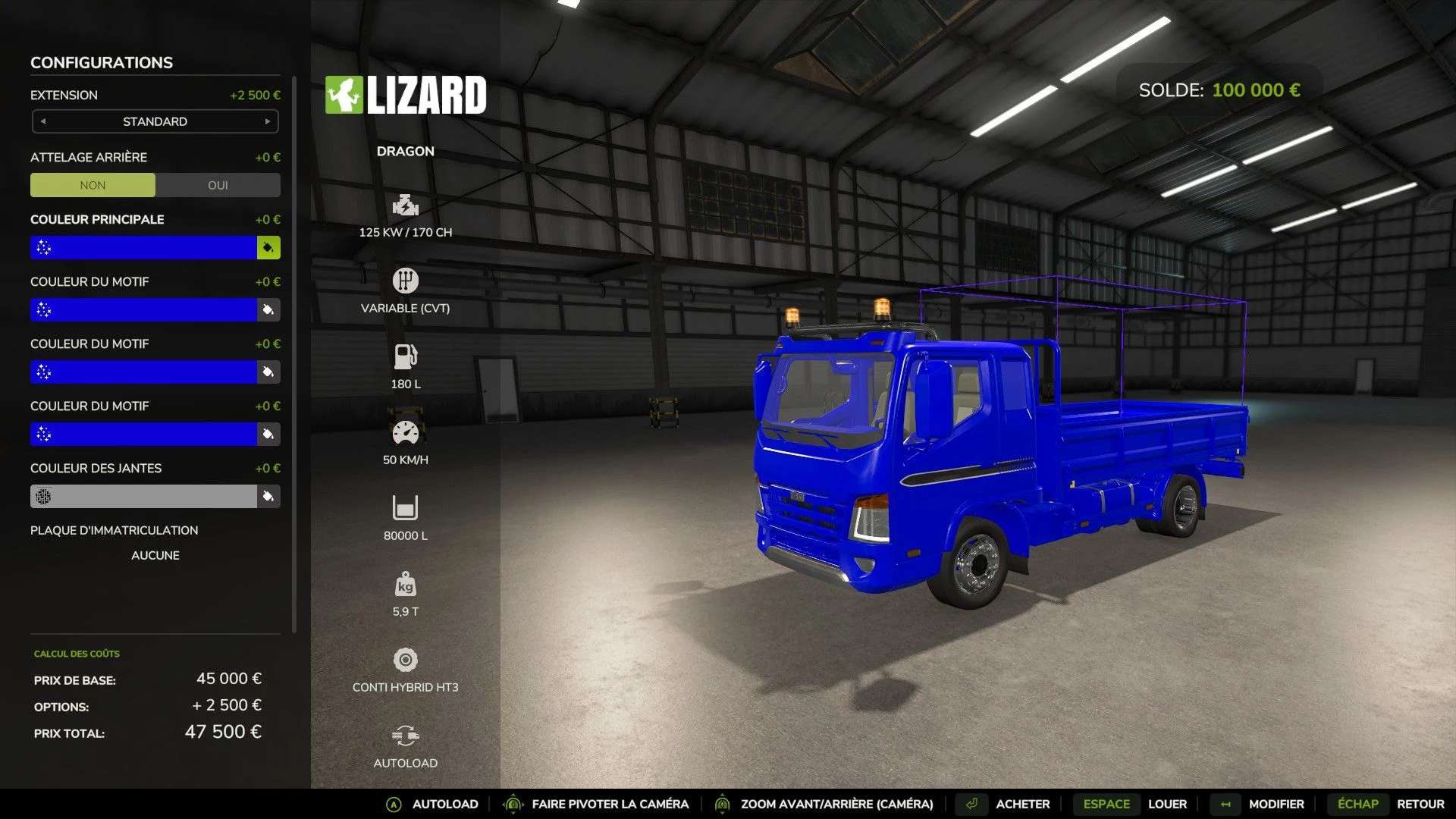The width and height of the screenshot is (1456, 819).
Task: Set Attelage Arrière to Non
Action: (x=93, y=185)
